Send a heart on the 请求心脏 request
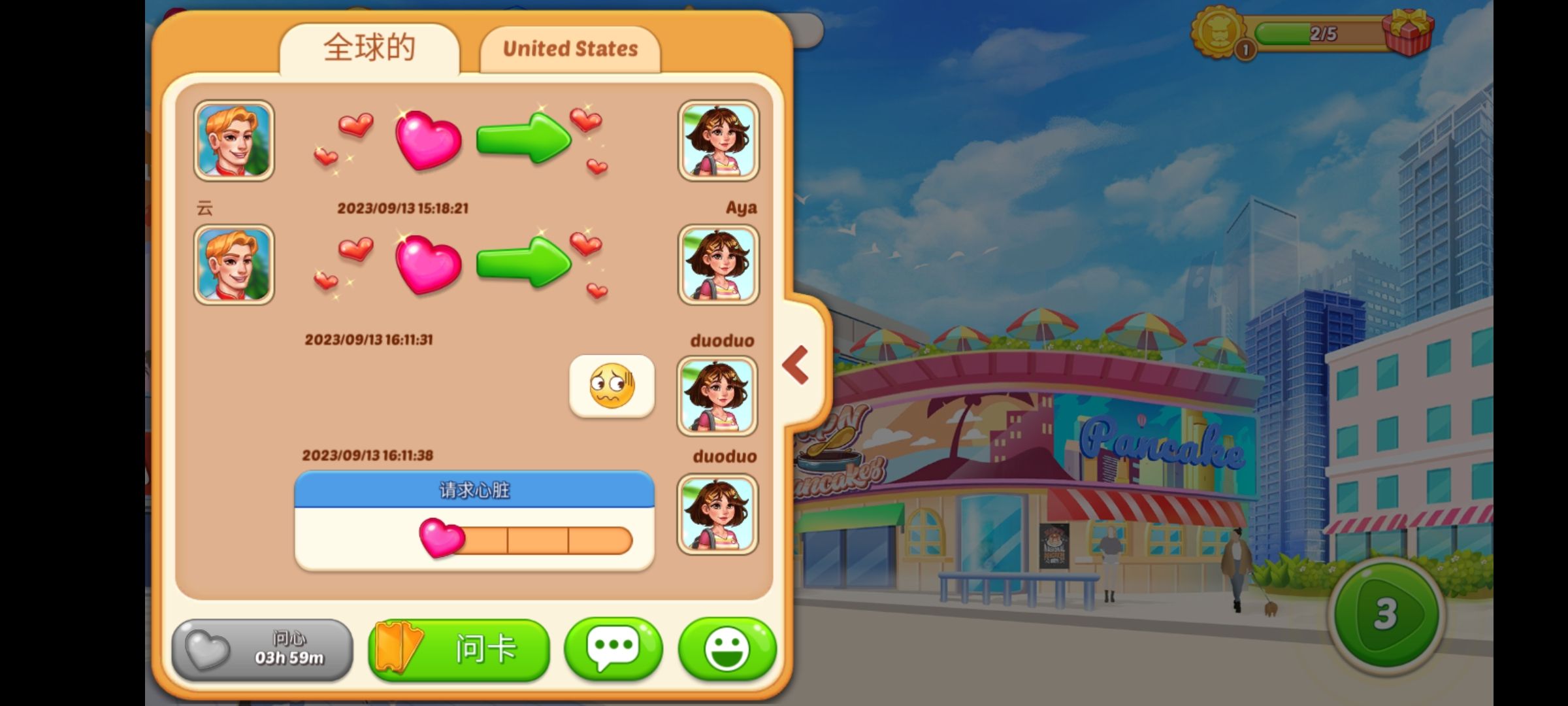Screen dimensions: 1568x706 (x=442, y=539)
